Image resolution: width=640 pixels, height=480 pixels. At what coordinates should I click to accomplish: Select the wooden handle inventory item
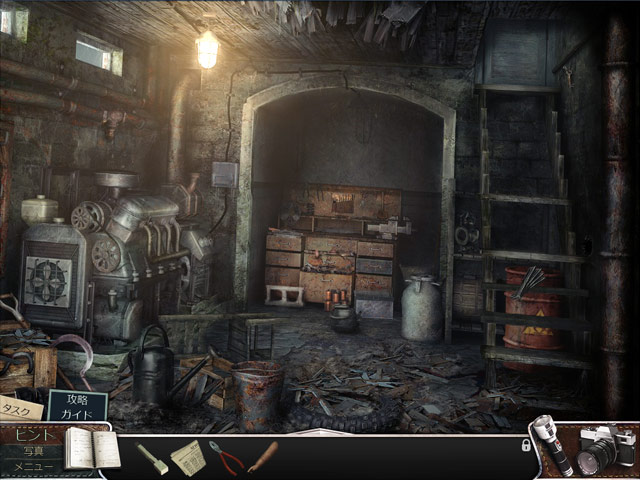pos(263,456)
